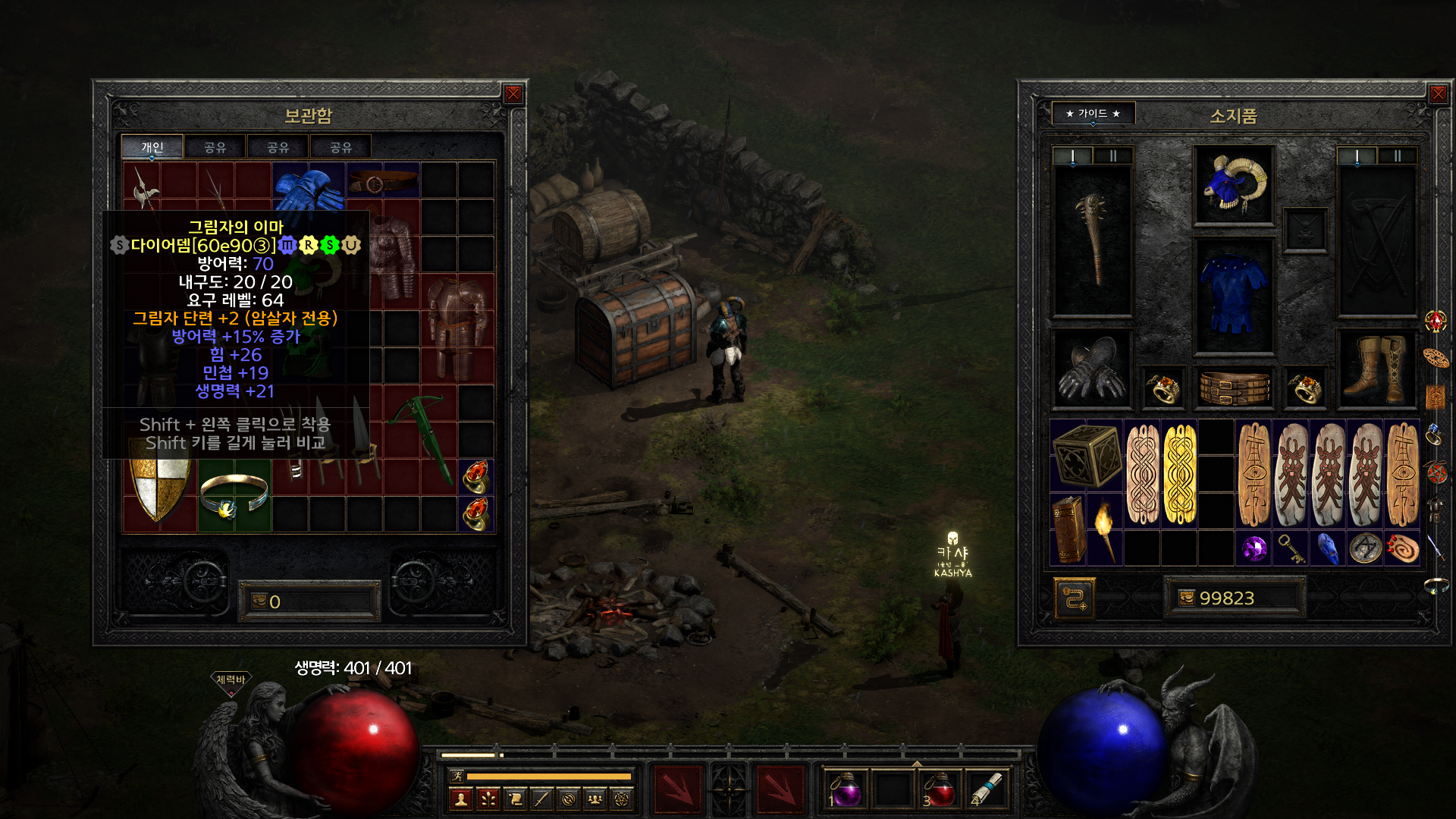The height and width of the screenshot is (819, 1456).
Task: Use the scroll in belt slot 4
Action: tap(985, 790)
